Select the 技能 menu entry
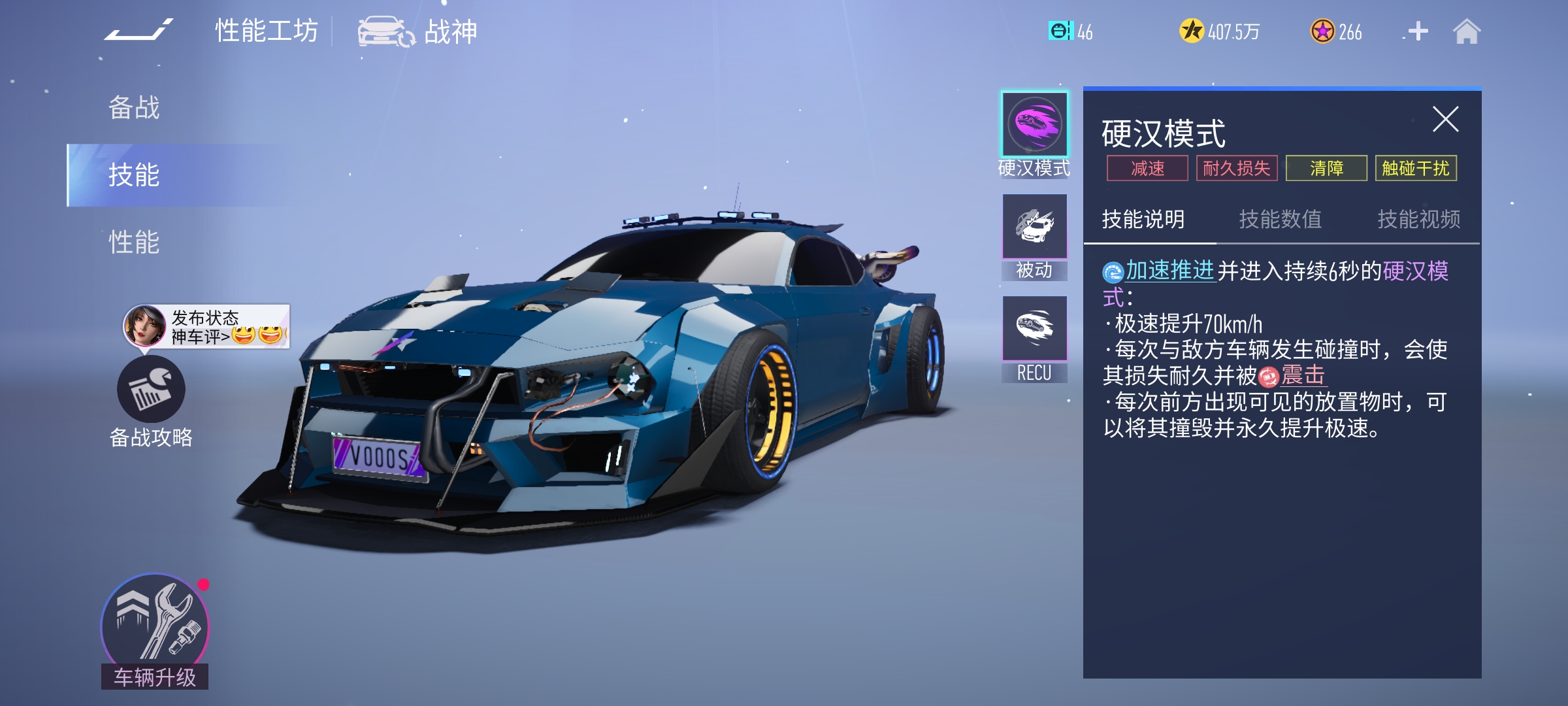The height and width of the screenshot is (706, 1568). click(134, 175)
